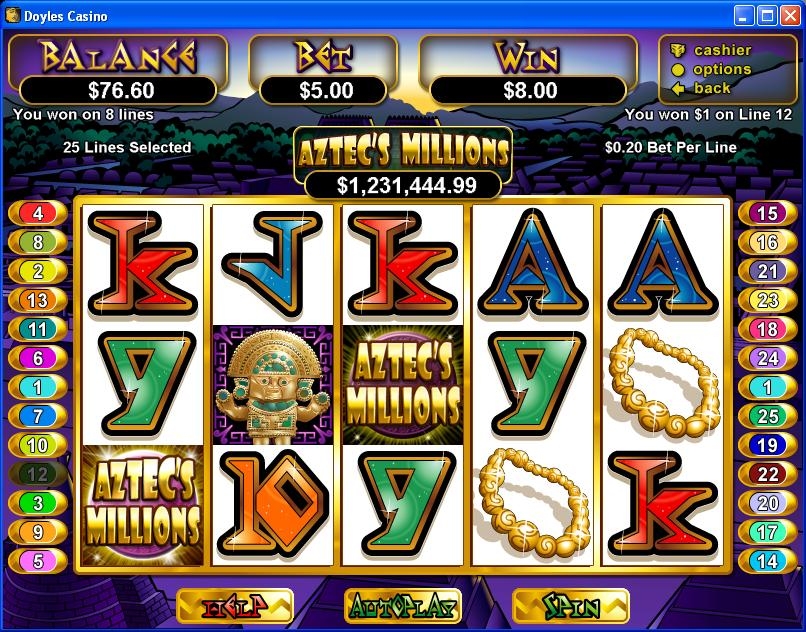Viewport: 806px width, 632px height.
Task: Pick payline 5 on the left
Action: pos(38,561)
